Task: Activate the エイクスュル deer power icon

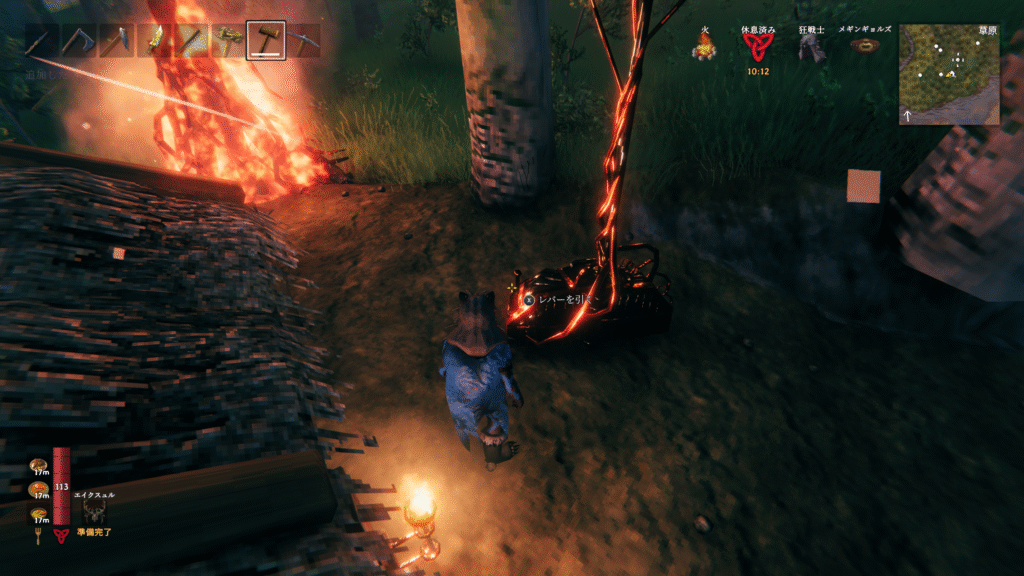Action: 96,512
